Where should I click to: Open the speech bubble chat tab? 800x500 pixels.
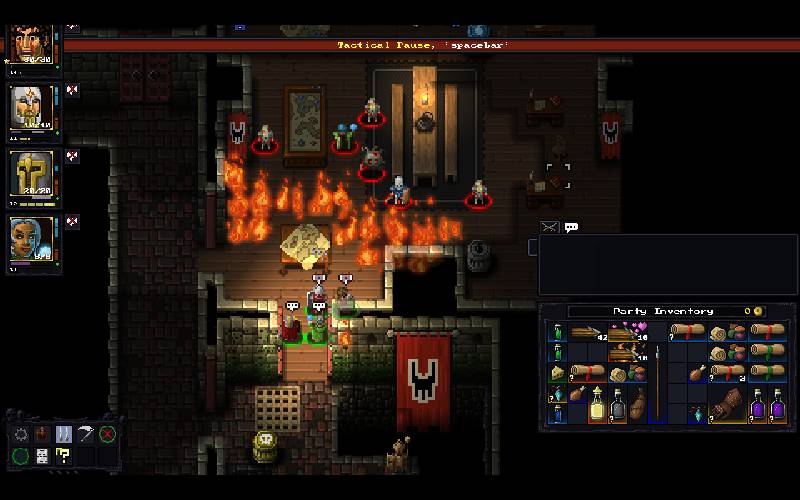pyautogui.click(x=571, y=227)
